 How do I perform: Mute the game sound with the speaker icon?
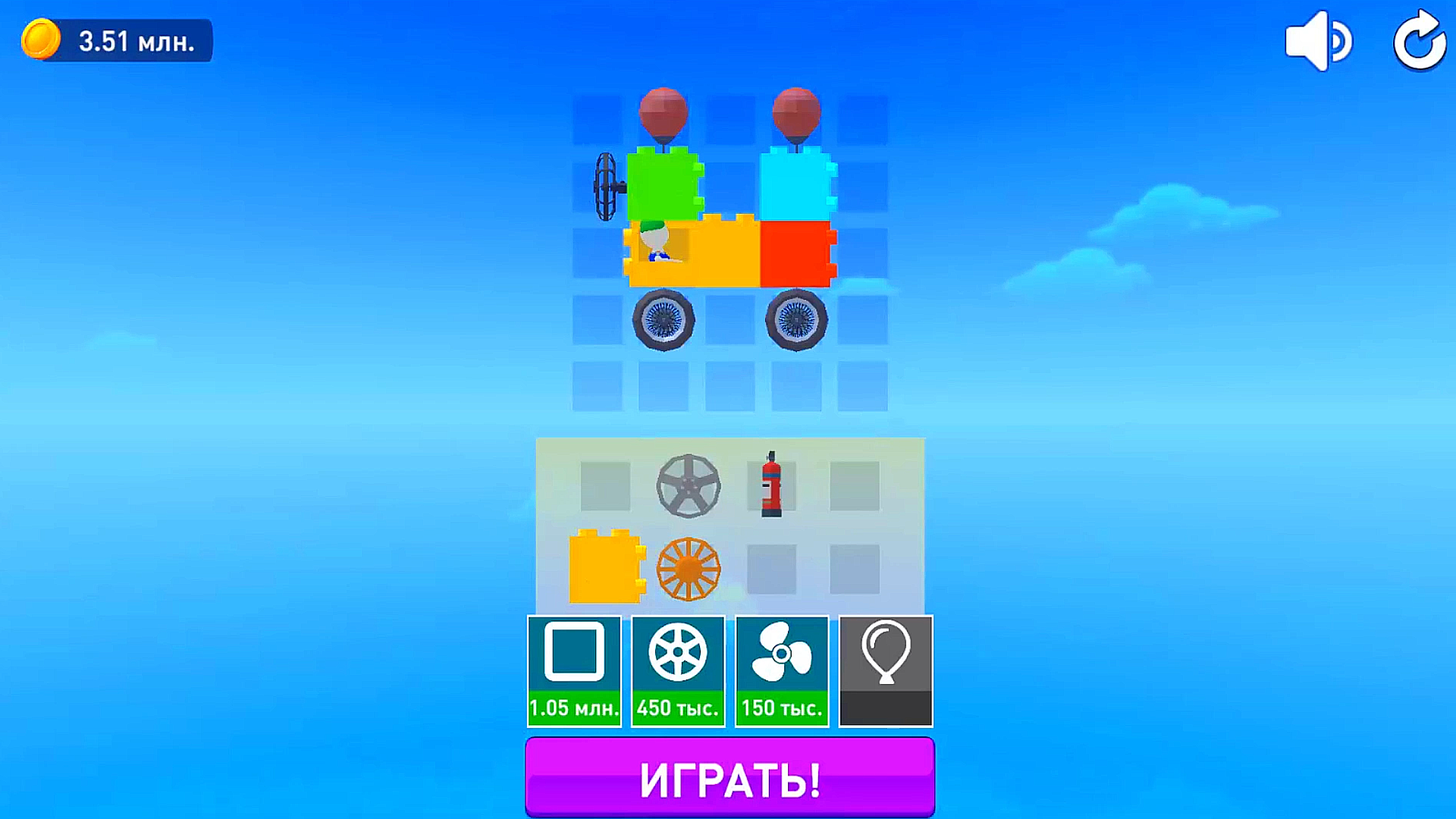(1318, 41)
